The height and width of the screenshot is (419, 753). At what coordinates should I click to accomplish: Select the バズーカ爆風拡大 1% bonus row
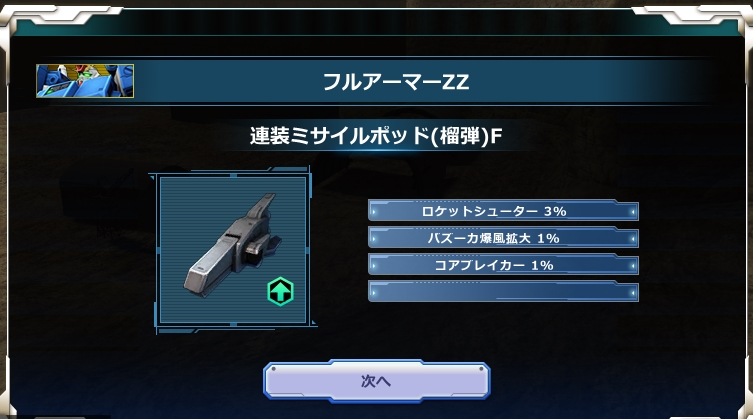[503, 238]
